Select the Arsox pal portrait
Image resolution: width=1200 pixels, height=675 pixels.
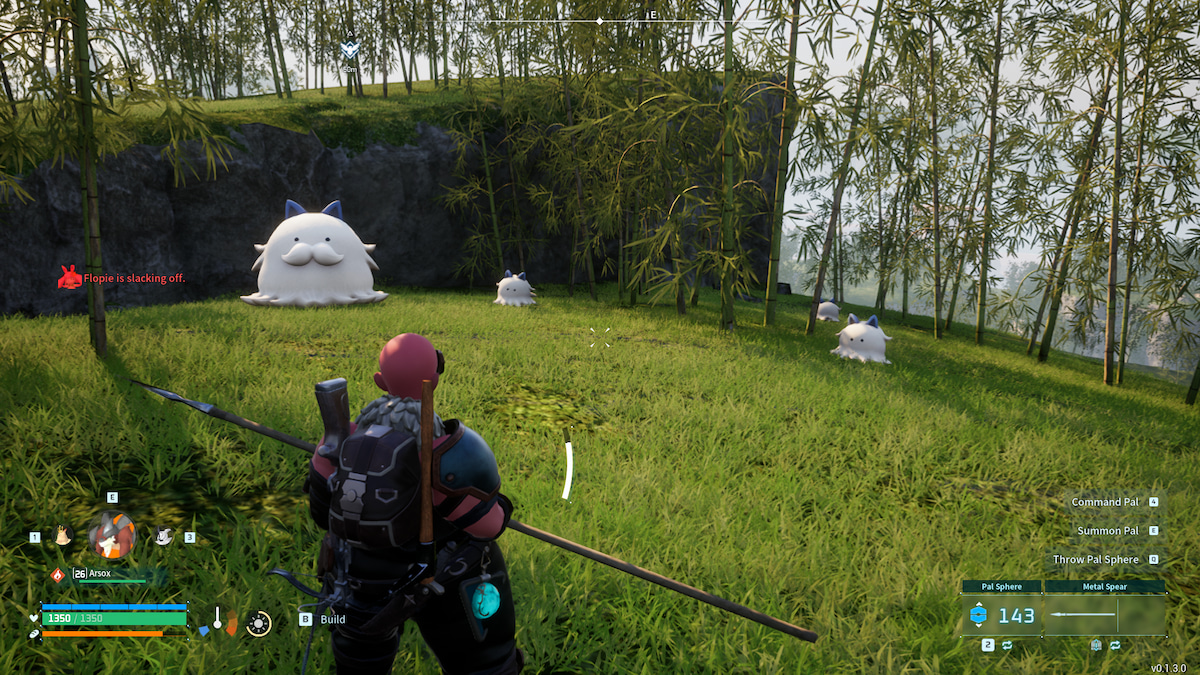(112, 536)
